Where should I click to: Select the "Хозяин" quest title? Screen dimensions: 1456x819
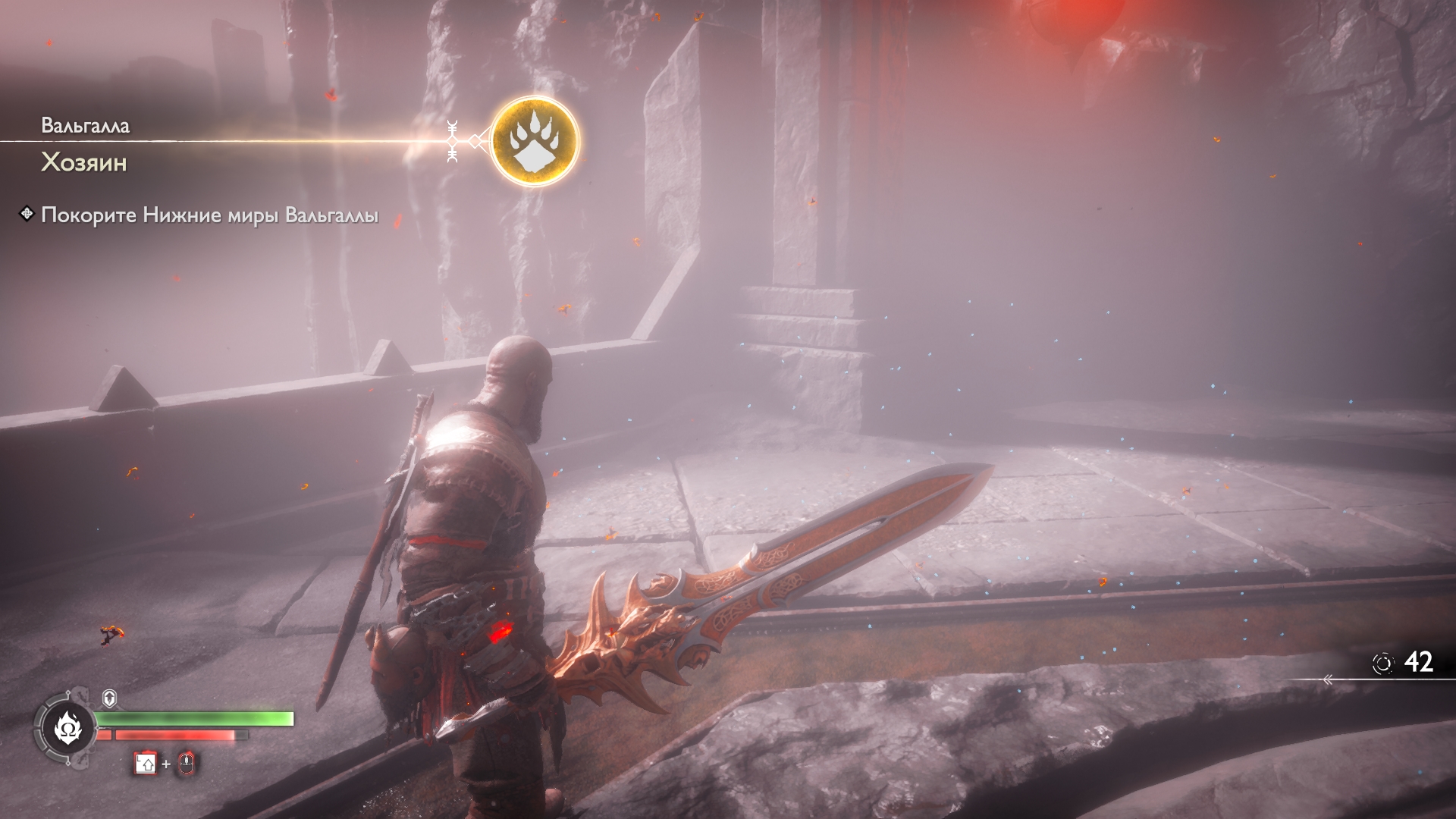pos(84,163)
